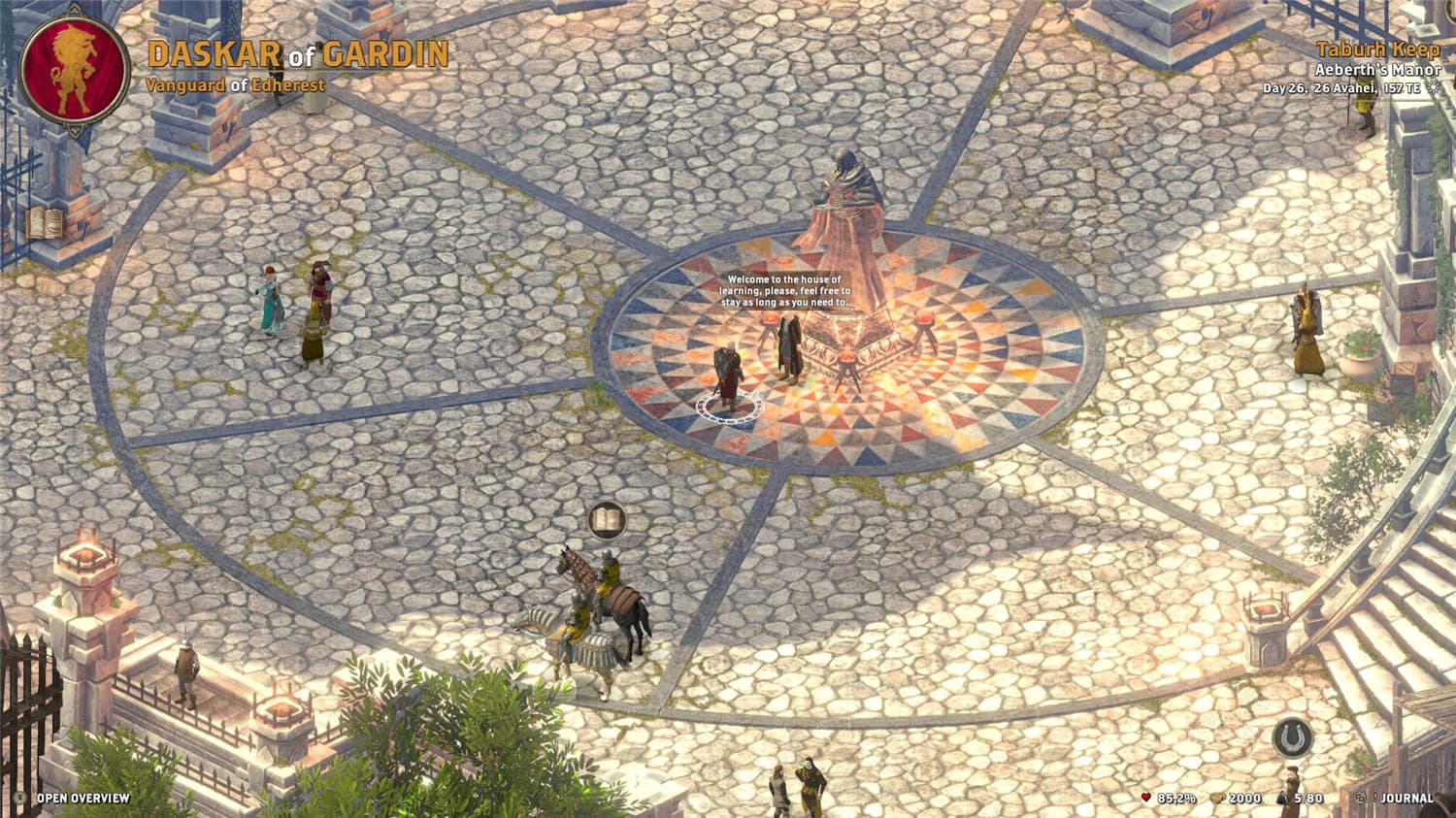Click the sun weather icon beside the date
Viewport: 1456px width, 818px height.
click(1434, 87)
